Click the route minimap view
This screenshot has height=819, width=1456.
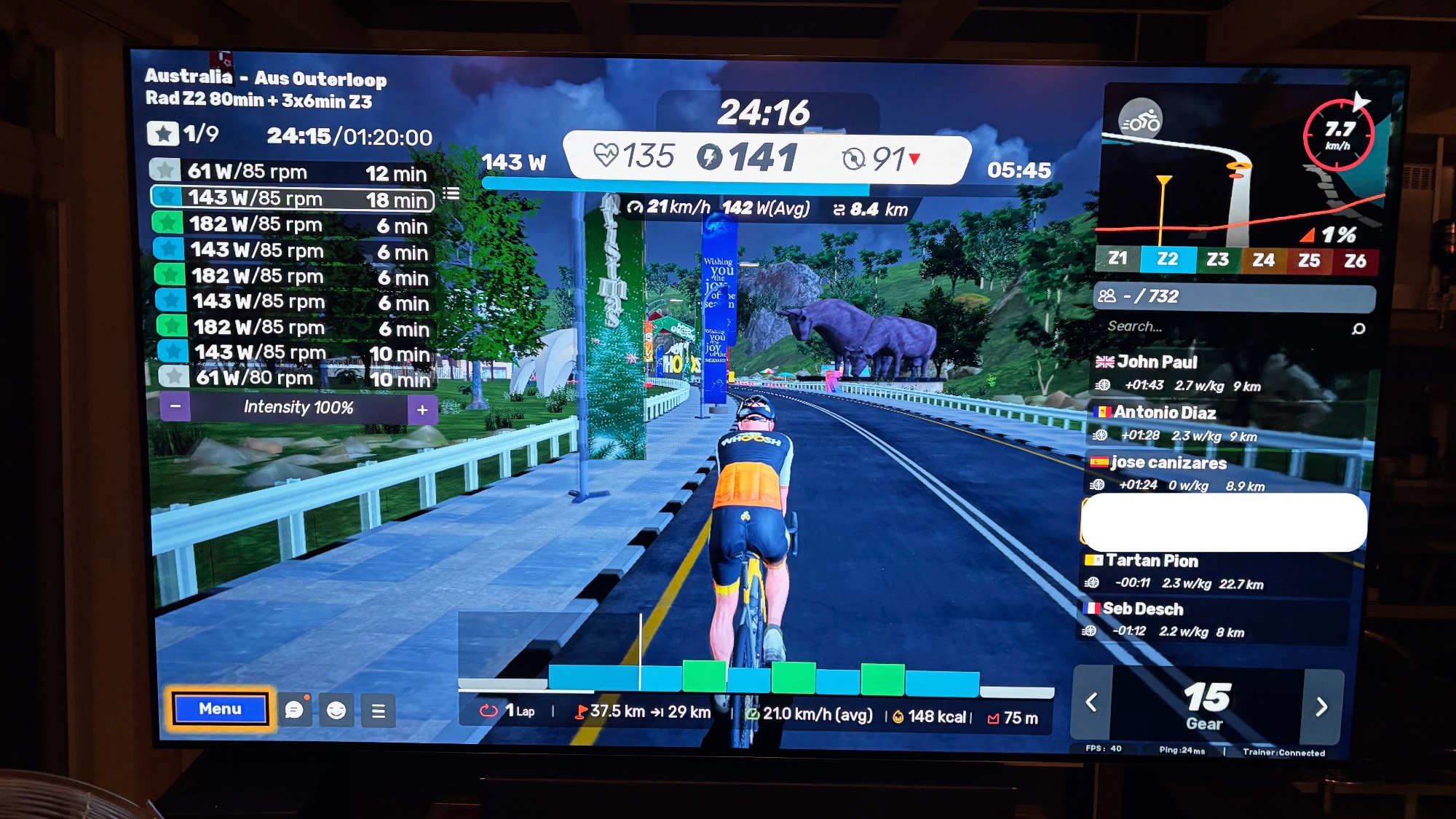[1238, 189]
